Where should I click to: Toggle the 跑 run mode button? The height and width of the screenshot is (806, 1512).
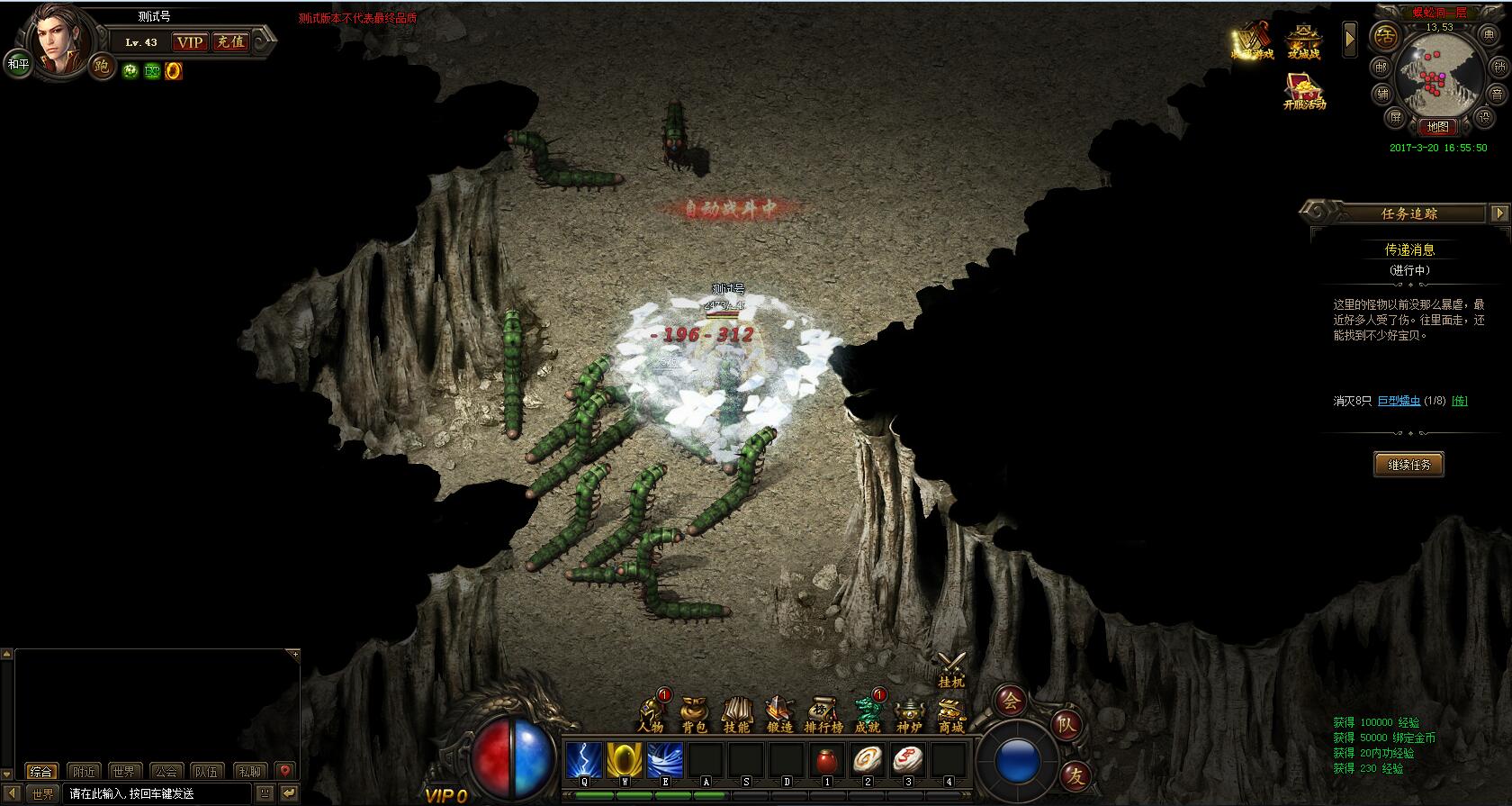[x=101, y=67]
